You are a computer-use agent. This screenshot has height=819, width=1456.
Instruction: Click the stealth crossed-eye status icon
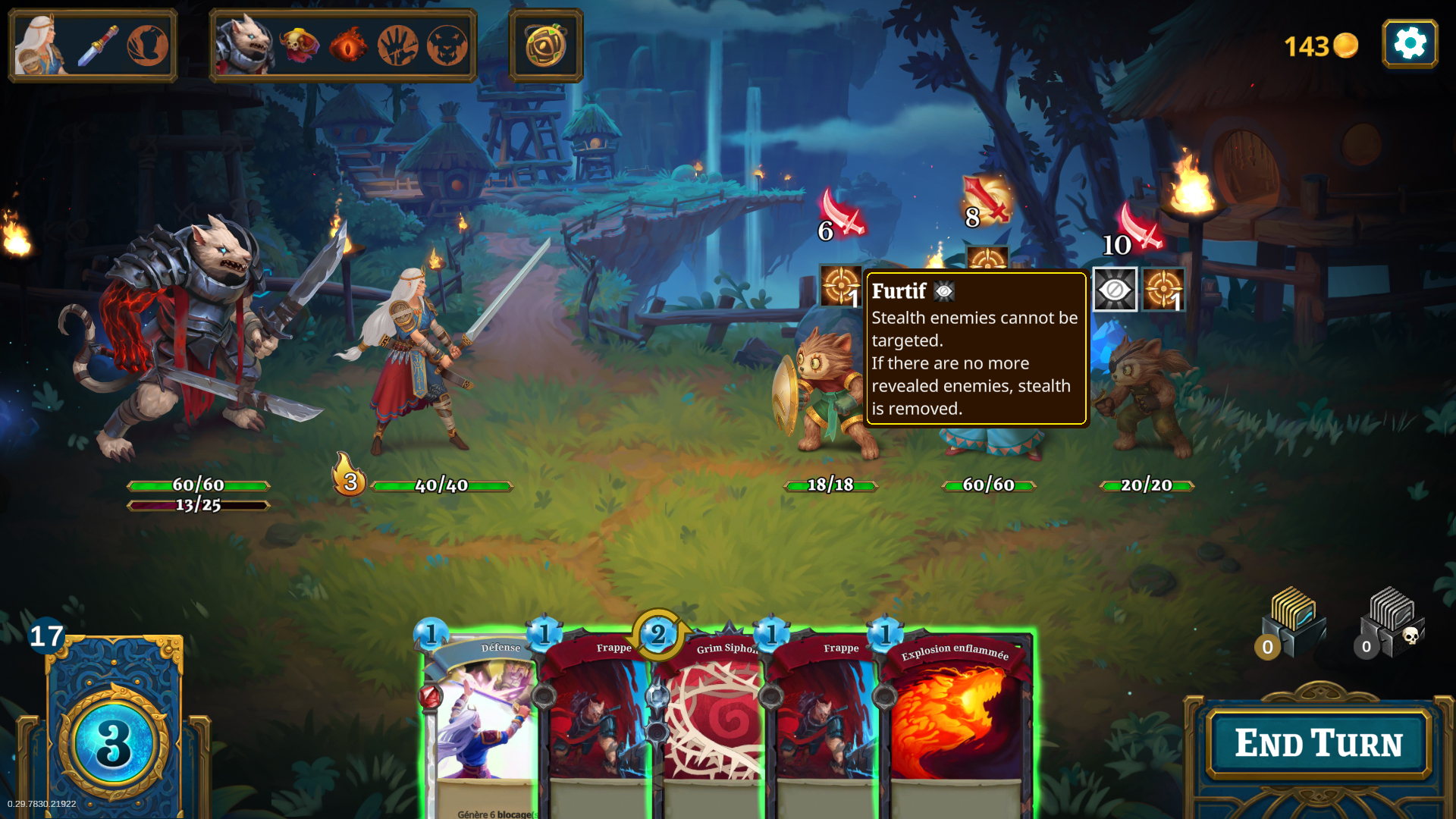[x=1115, y=290]
